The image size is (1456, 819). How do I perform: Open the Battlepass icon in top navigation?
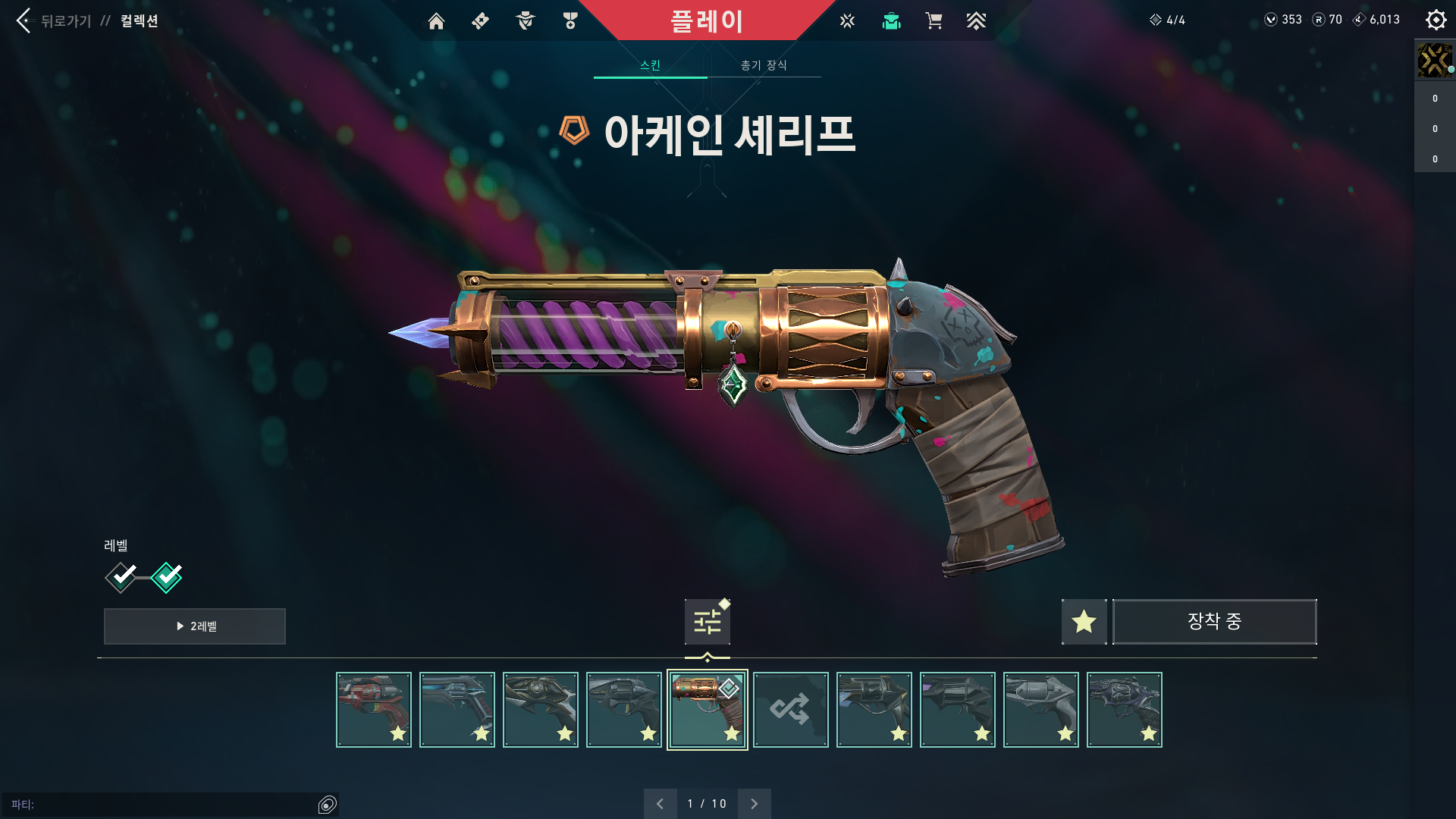click(x=479, y=21)
